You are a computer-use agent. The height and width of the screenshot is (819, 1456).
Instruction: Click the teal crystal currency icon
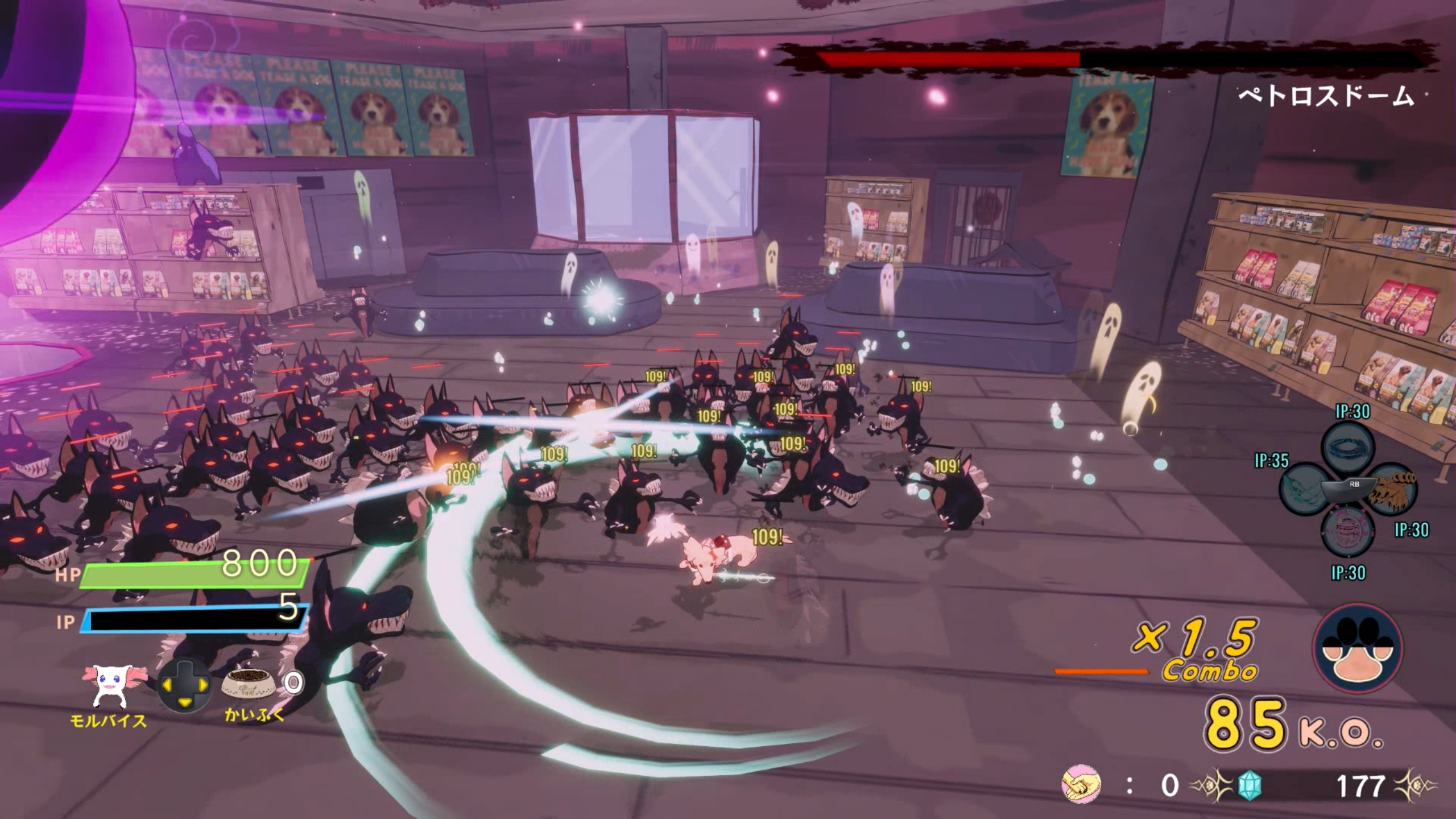coord(1250,786)
